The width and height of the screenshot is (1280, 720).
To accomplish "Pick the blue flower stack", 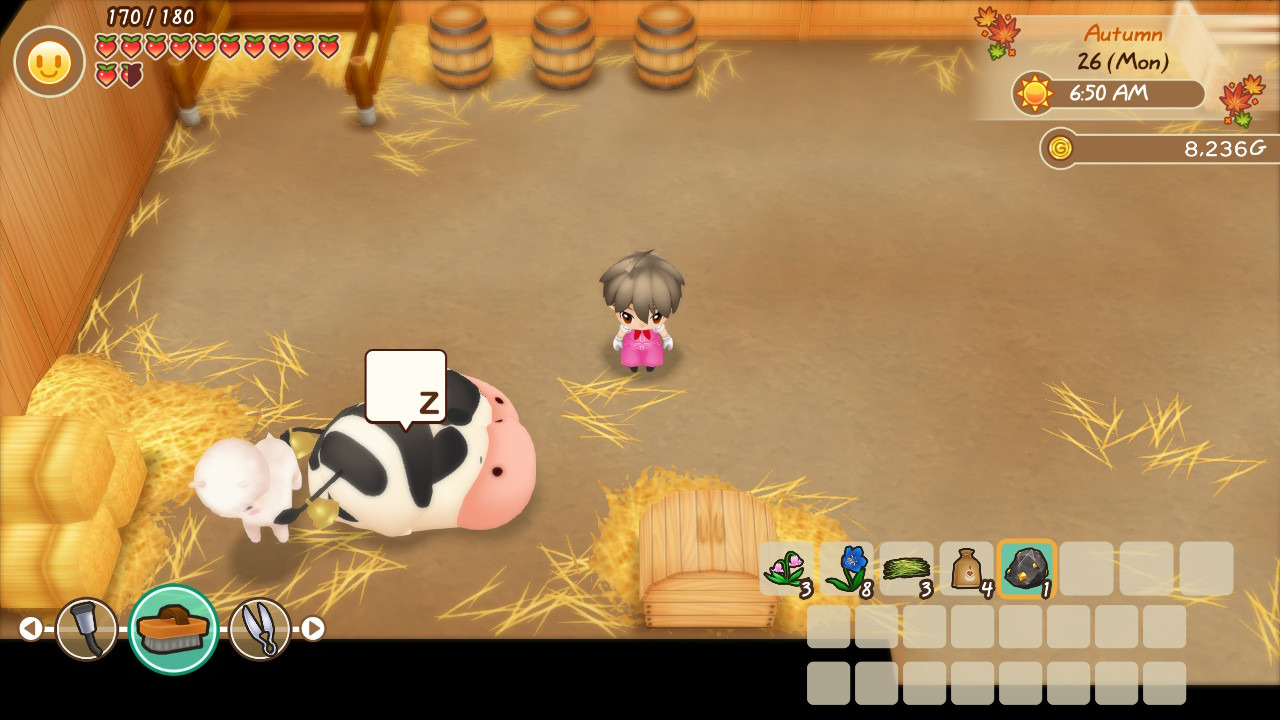I will point(847,569).
